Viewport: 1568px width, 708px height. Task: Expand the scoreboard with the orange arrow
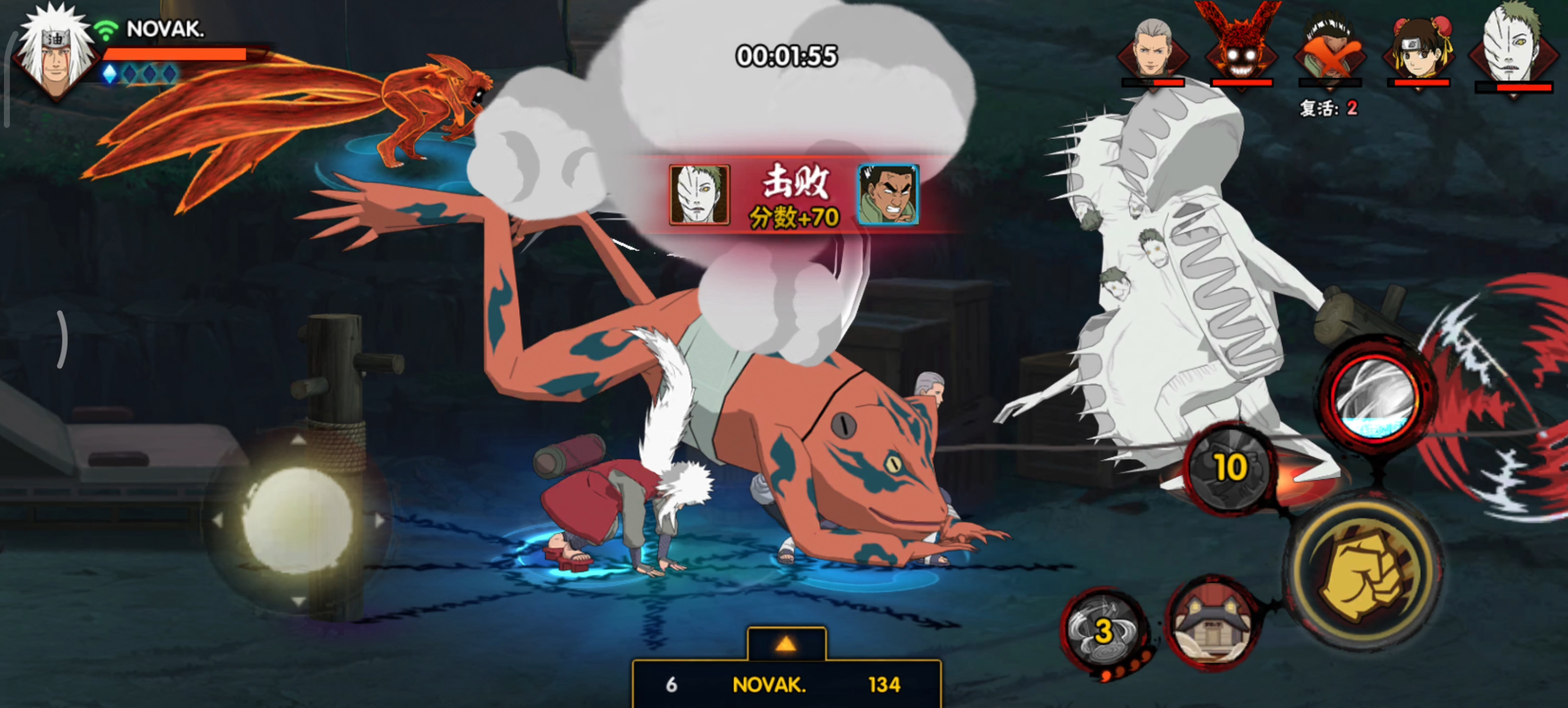click(x=786, y=644)
